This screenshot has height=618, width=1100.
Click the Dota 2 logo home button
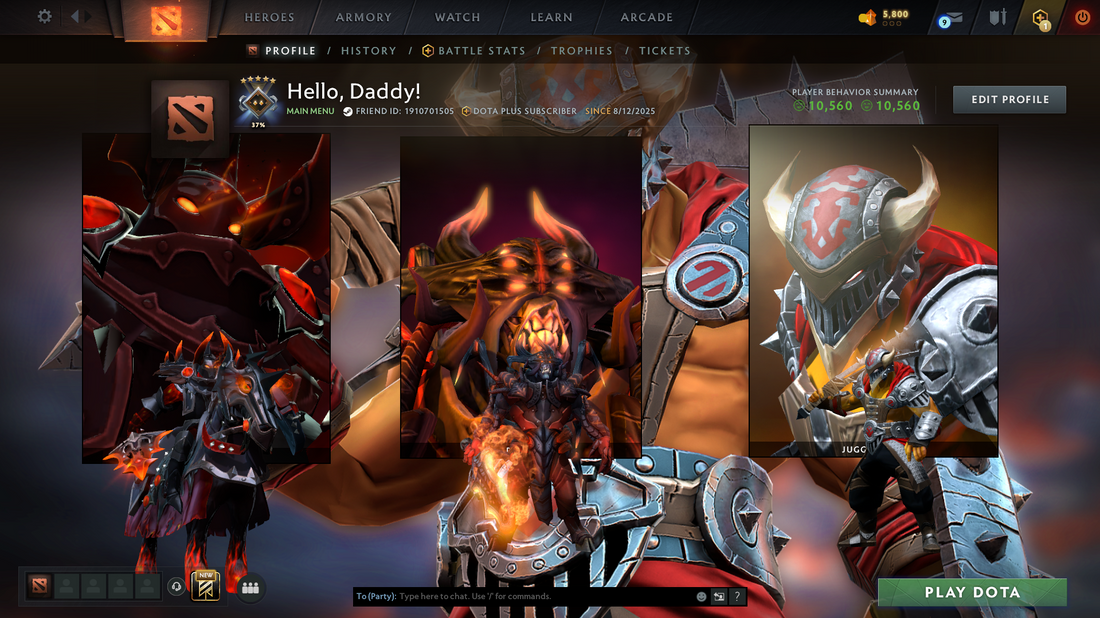click(165, 19)
